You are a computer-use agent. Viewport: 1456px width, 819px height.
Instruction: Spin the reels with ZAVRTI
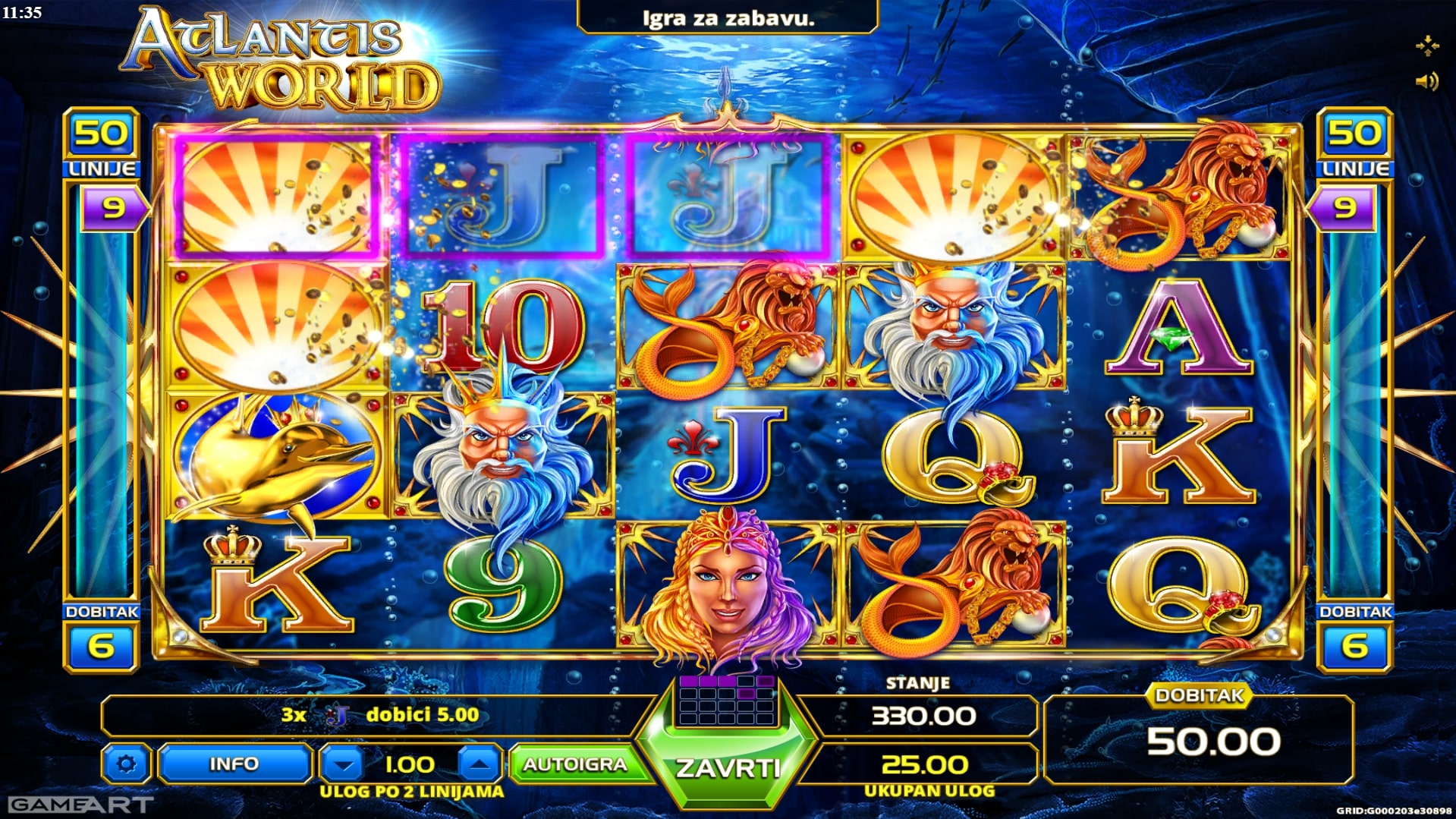point(727,768)
